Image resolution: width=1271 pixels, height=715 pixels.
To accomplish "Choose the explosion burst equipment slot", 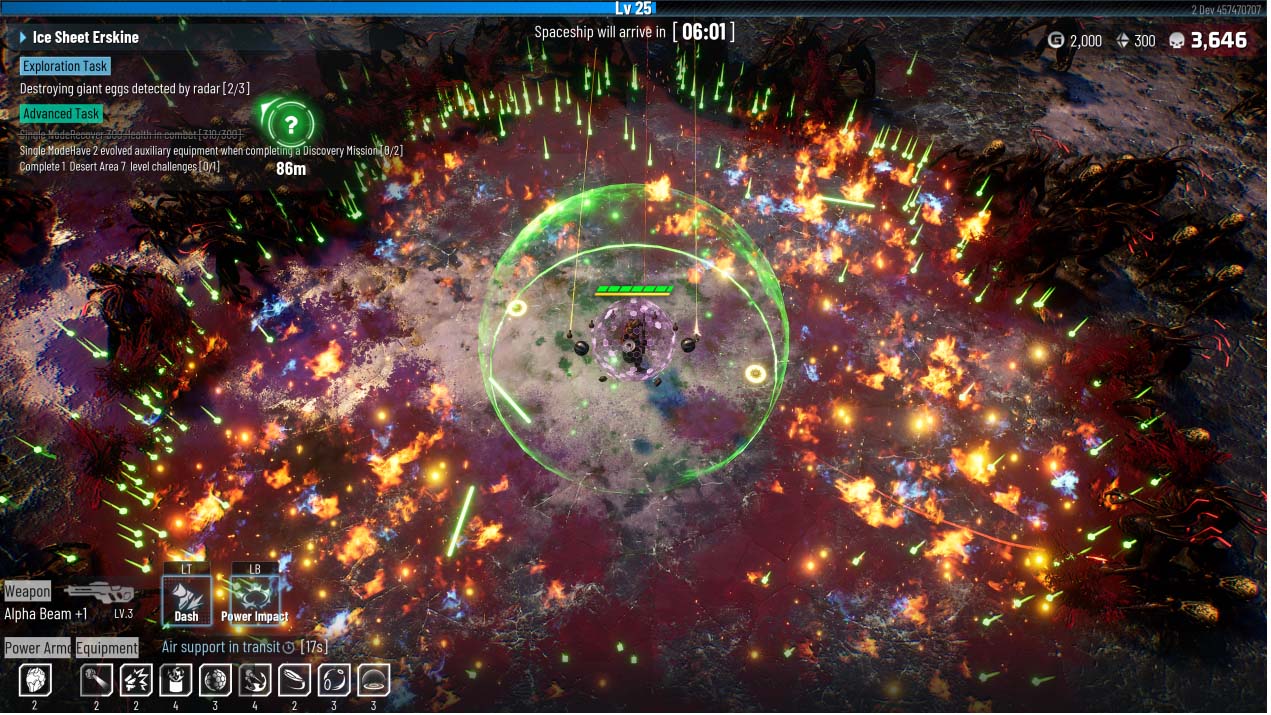I will (x=136, y=682).
